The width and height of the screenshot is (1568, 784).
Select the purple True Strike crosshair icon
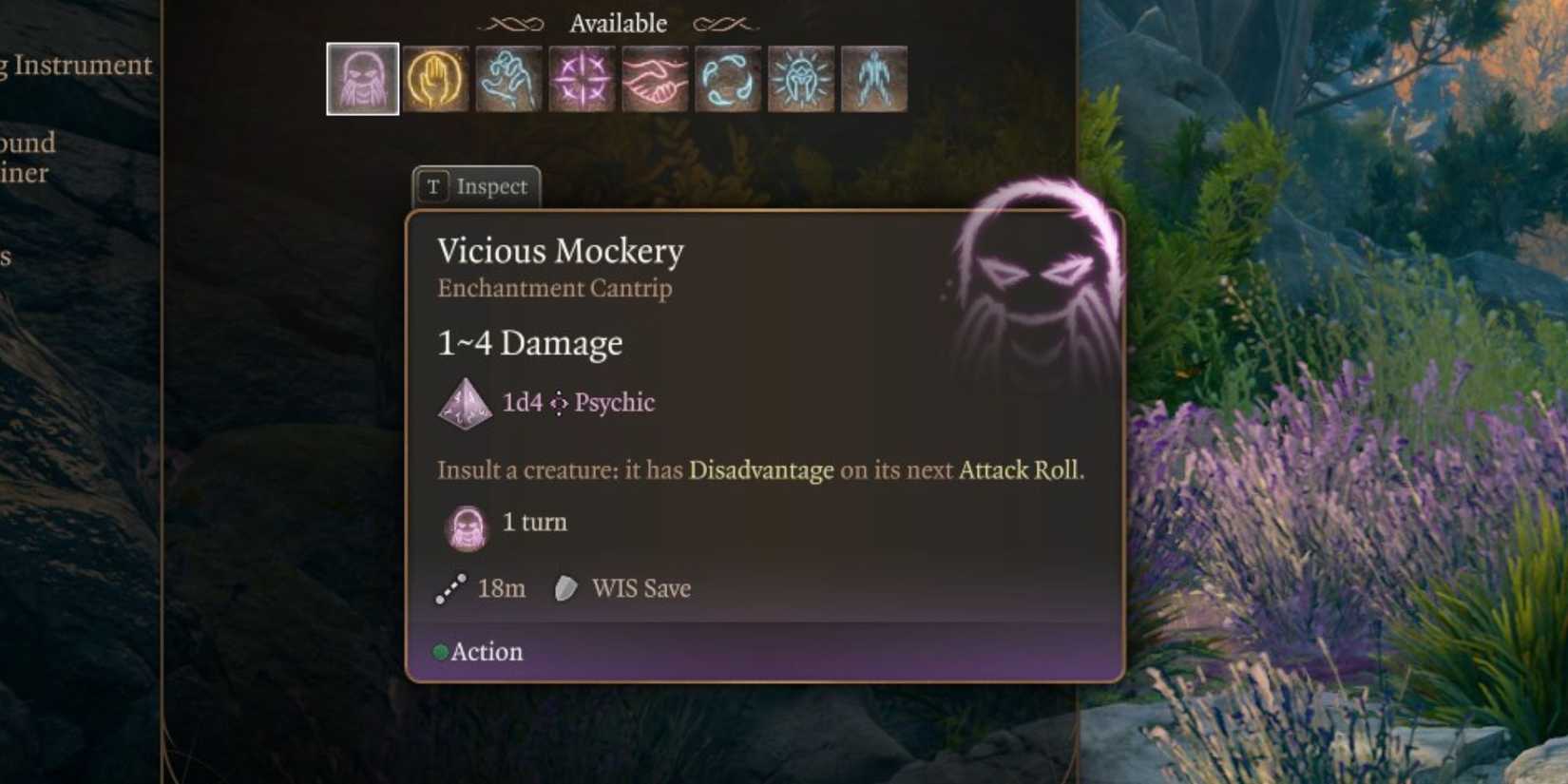pos(582,80)
